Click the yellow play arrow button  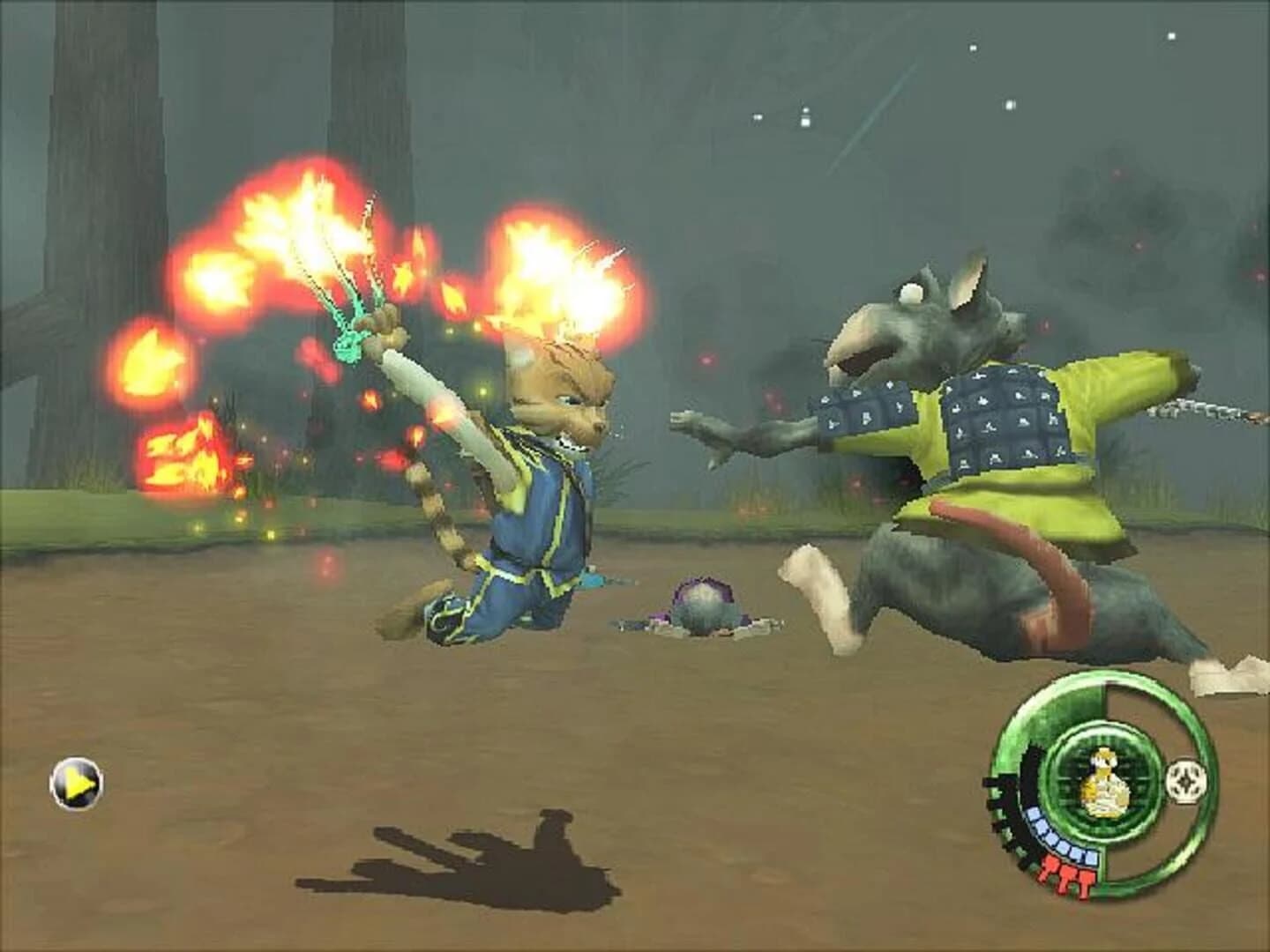point(78,780)
